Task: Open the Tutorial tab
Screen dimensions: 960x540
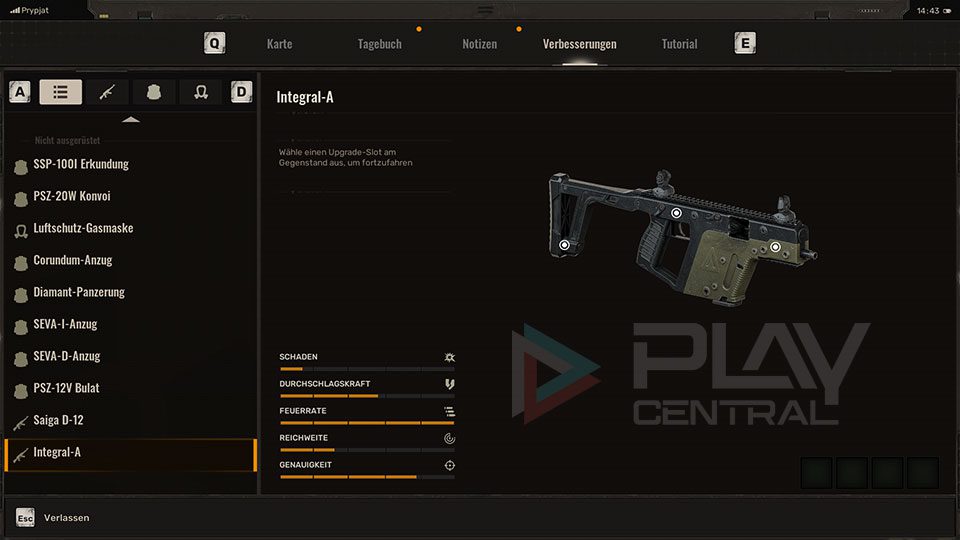Action: pos(679,44)
